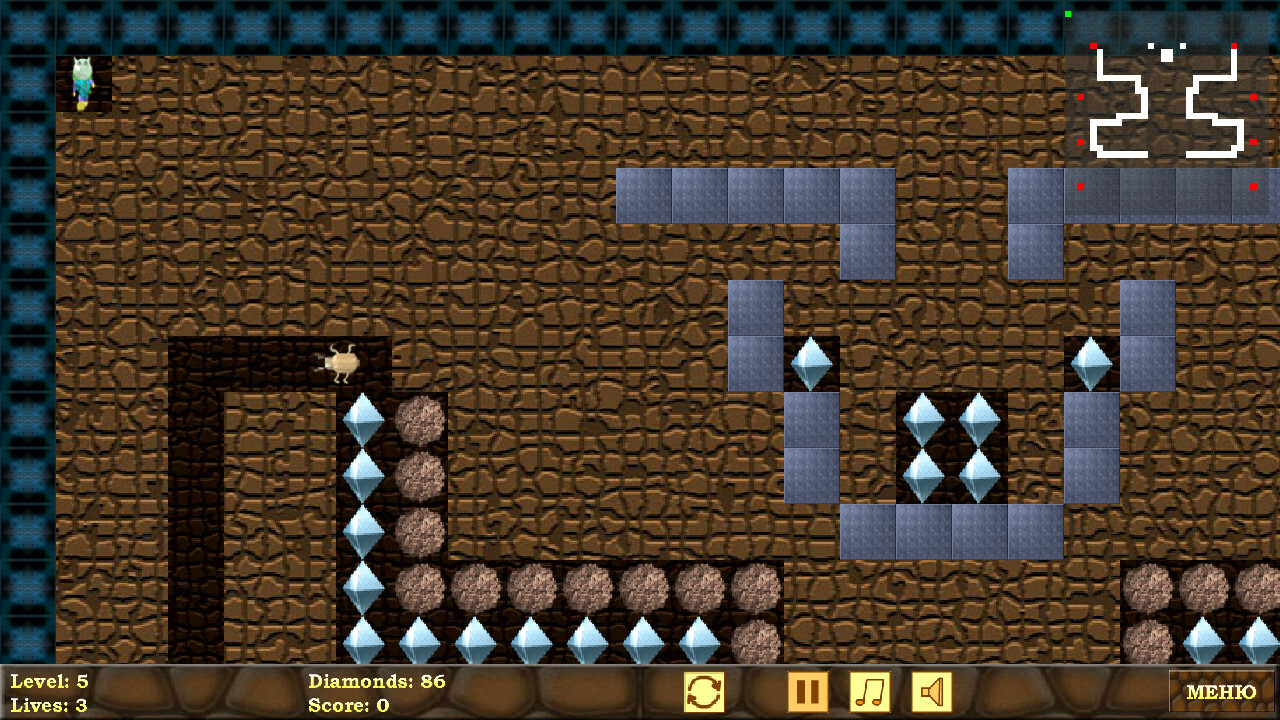
Task: Click the lone diamond near the steel blocks
Action: [x=812, y=365]
